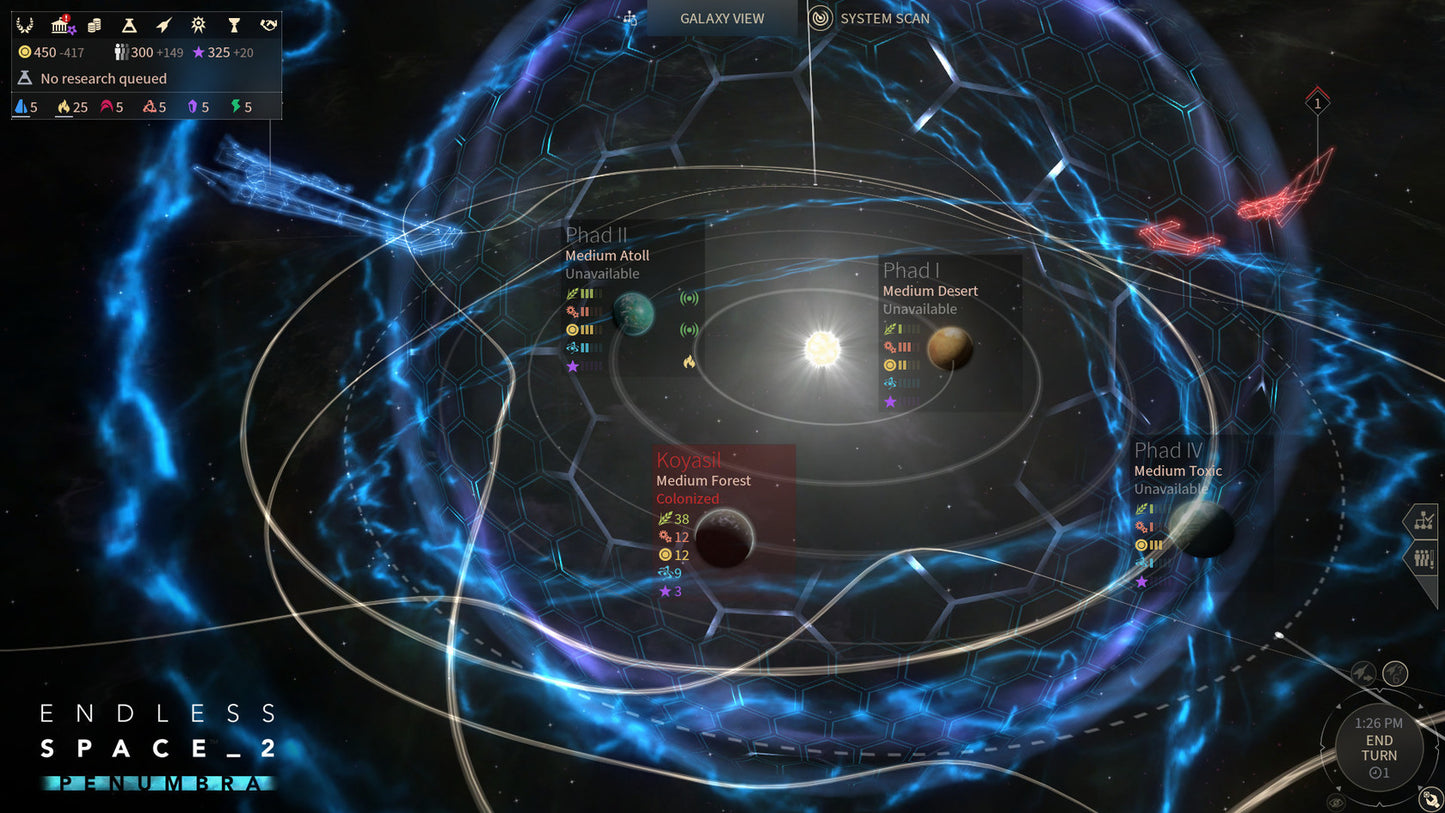Open the military screen via ship arrow icon
This screenshot has width=1445, height=813.
[164, 24]
